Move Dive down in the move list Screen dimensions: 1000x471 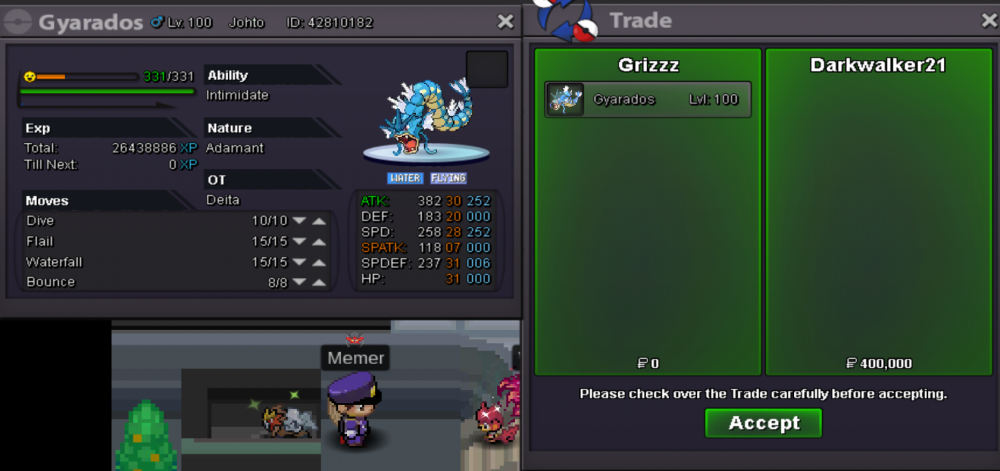(300, 221)
